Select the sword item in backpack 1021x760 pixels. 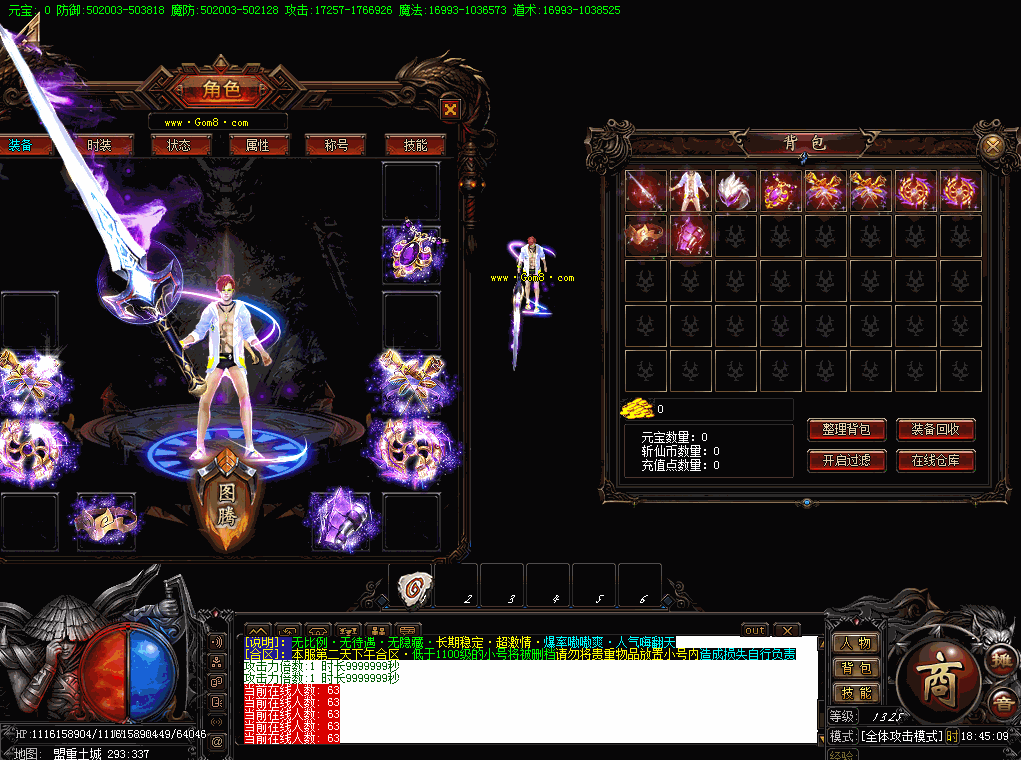[646, 191]
